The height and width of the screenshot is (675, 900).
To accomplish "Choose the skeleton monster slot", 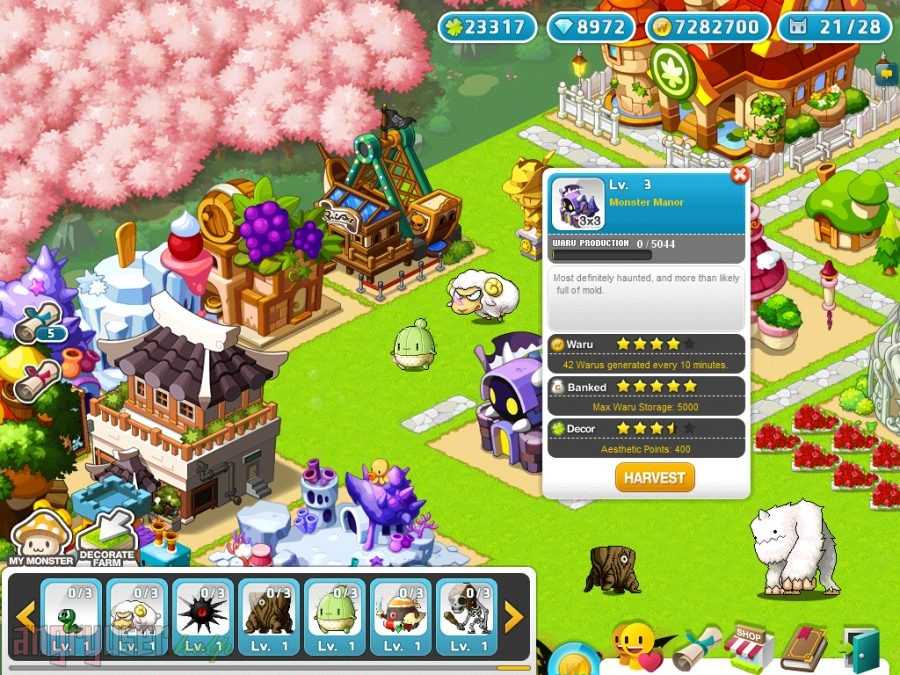I will (x=466, y=617).
